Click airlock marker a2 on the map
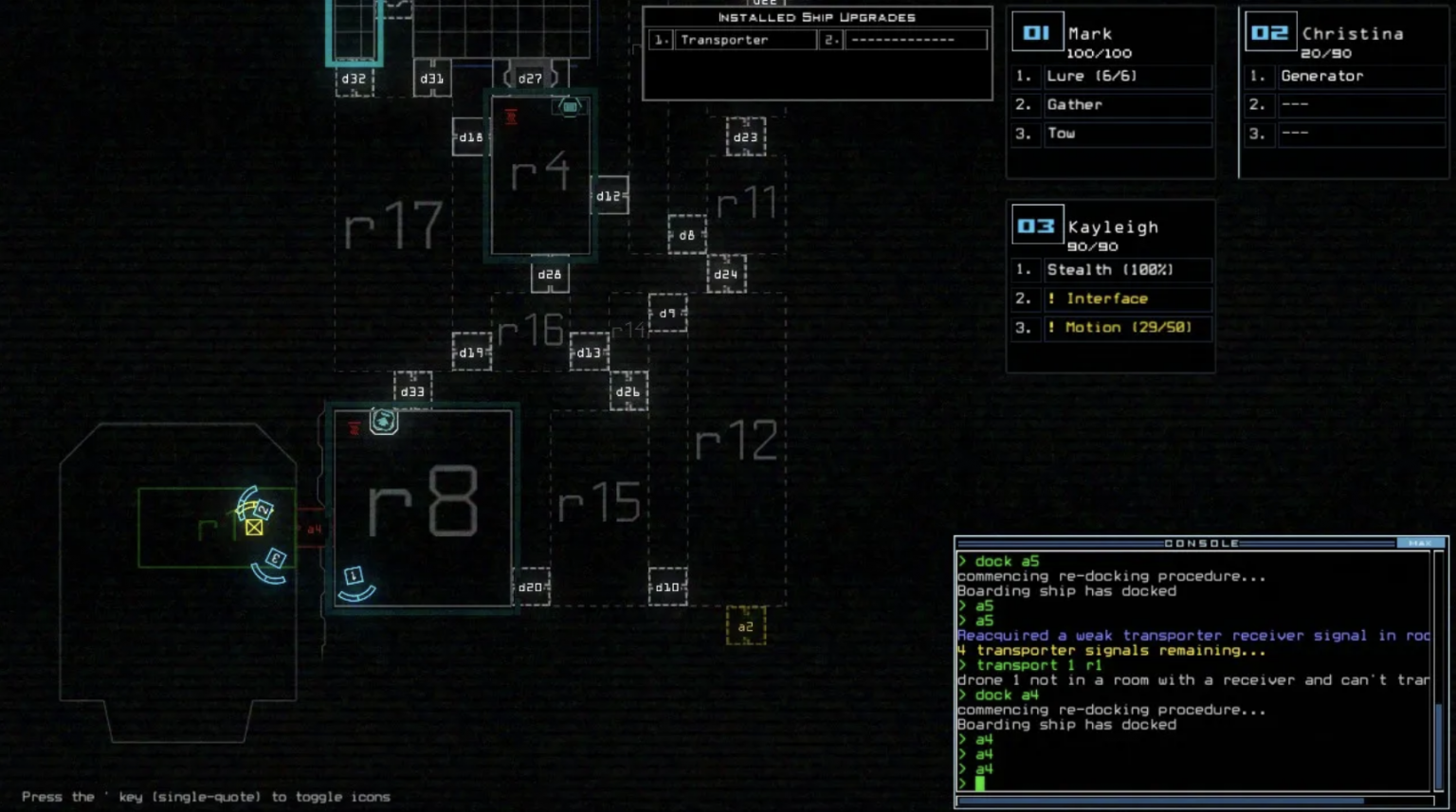 tap(745, 627)
